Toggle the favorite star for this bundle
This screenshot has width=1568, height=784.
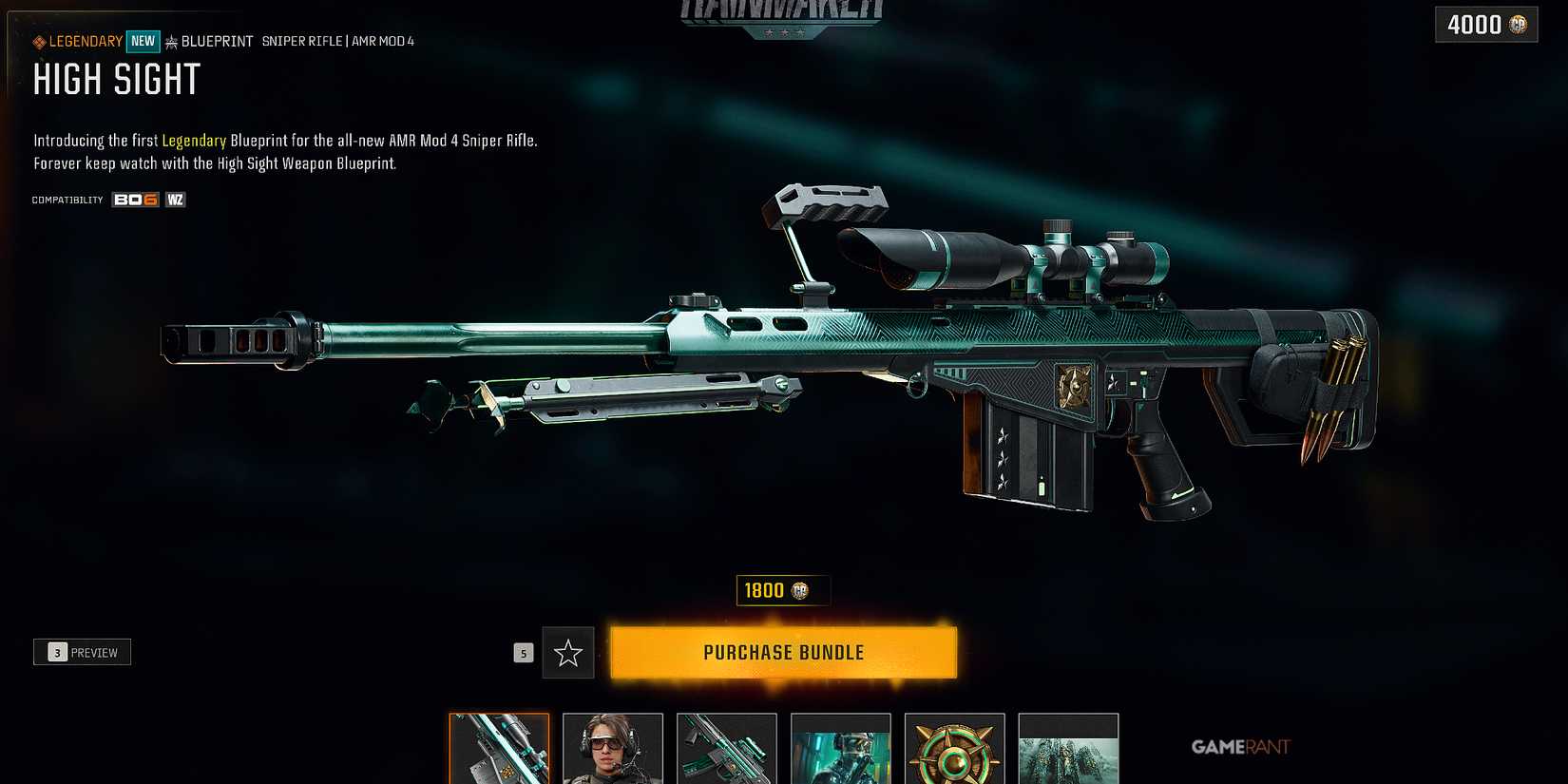pyautogui.click(x=568, y=653)
